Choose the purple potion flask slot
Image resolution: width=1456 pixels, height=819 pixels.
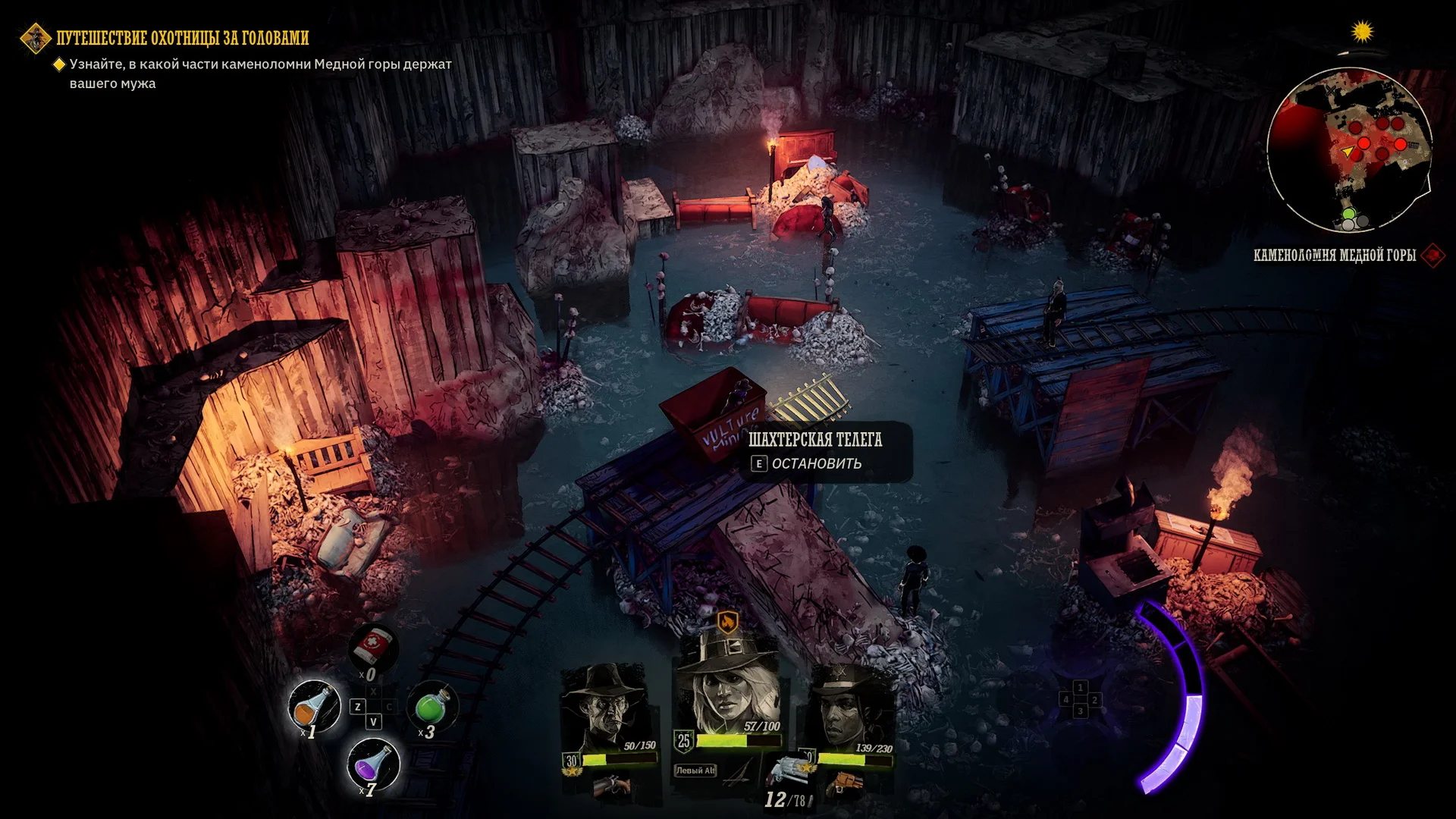pos(372,764)
